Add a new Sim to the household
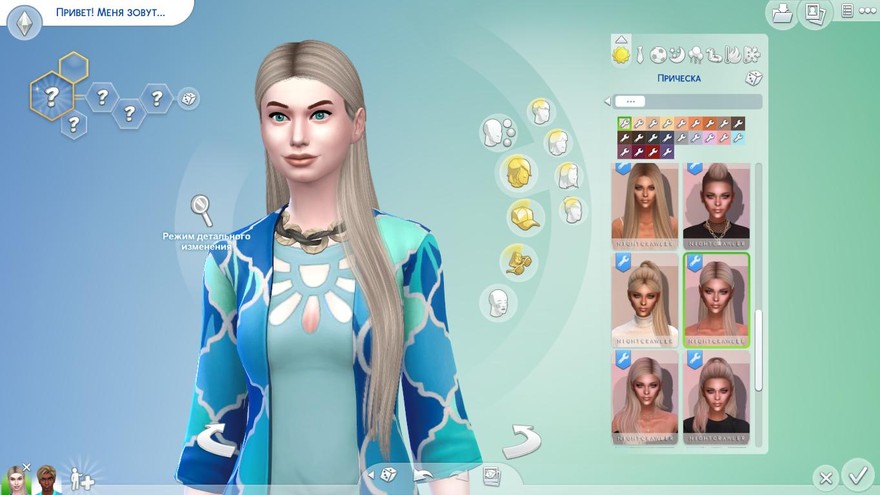Viewport: 880px width, 495px height. pos(82,477)
